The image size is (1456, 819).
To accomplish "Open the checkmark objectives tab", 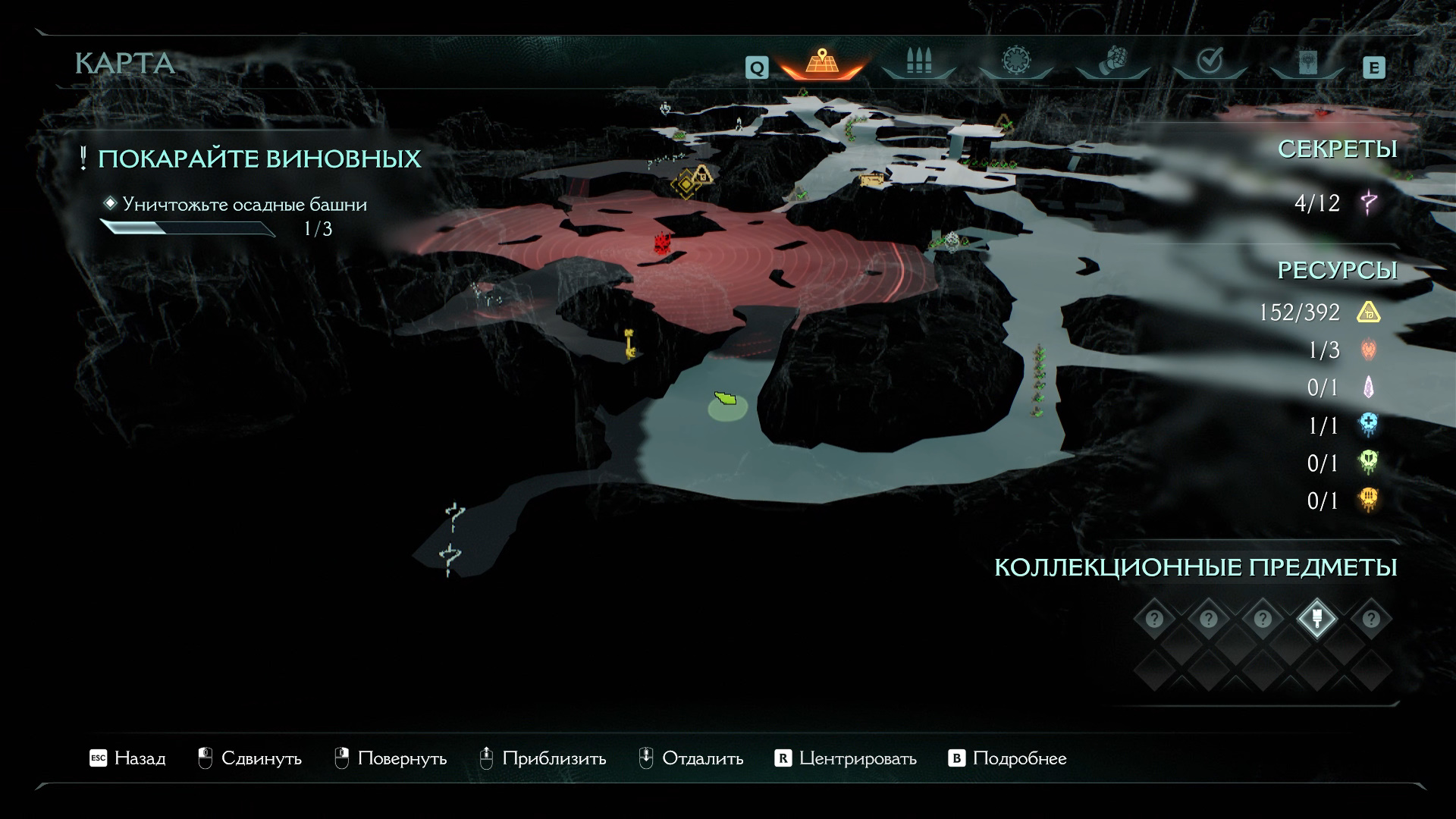I will pyautogui.click(x=1209, y=61).
